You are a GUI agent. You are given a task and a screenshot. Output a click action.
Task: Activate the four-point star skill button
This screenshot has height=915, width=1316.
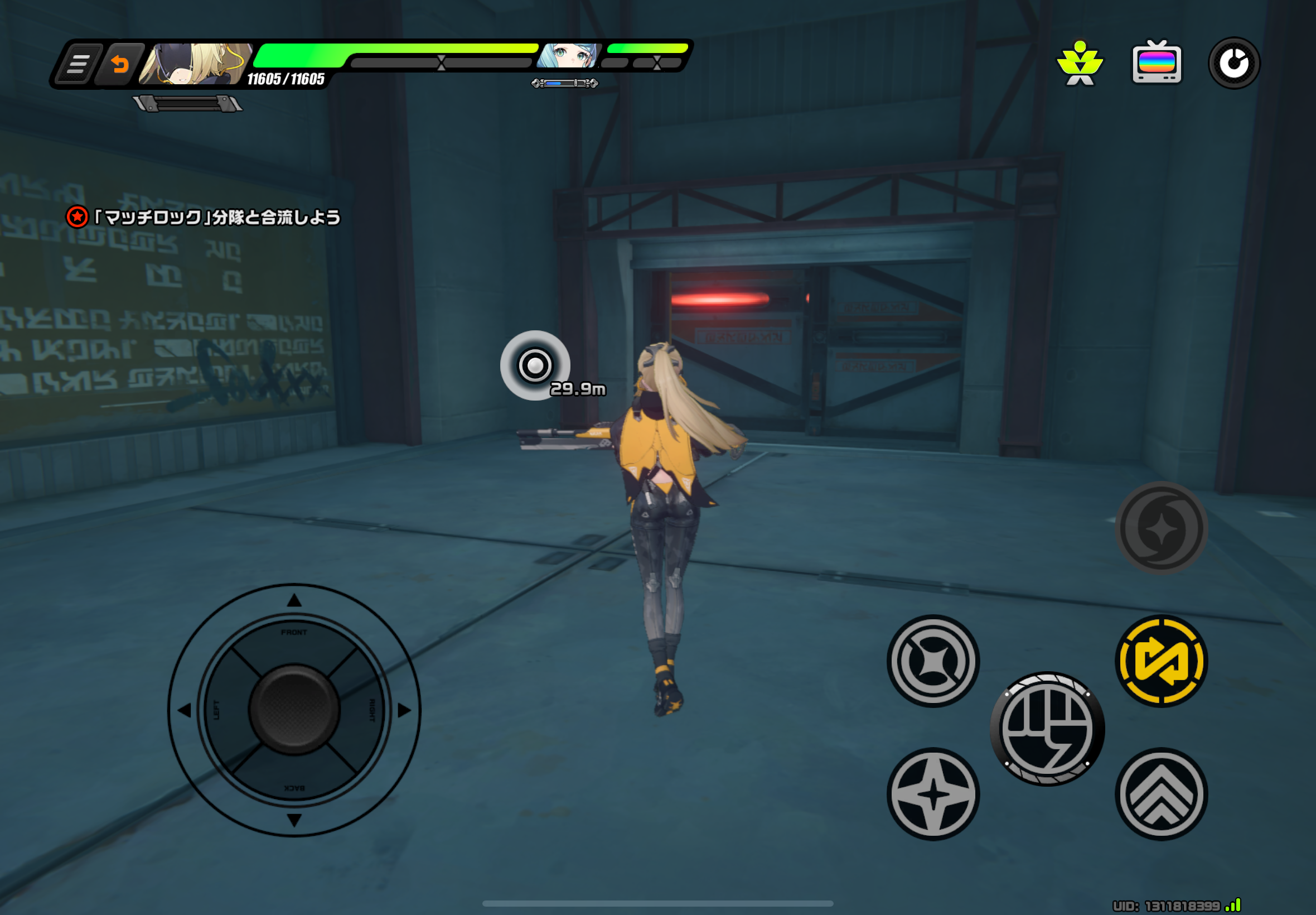tap(933, 794)
